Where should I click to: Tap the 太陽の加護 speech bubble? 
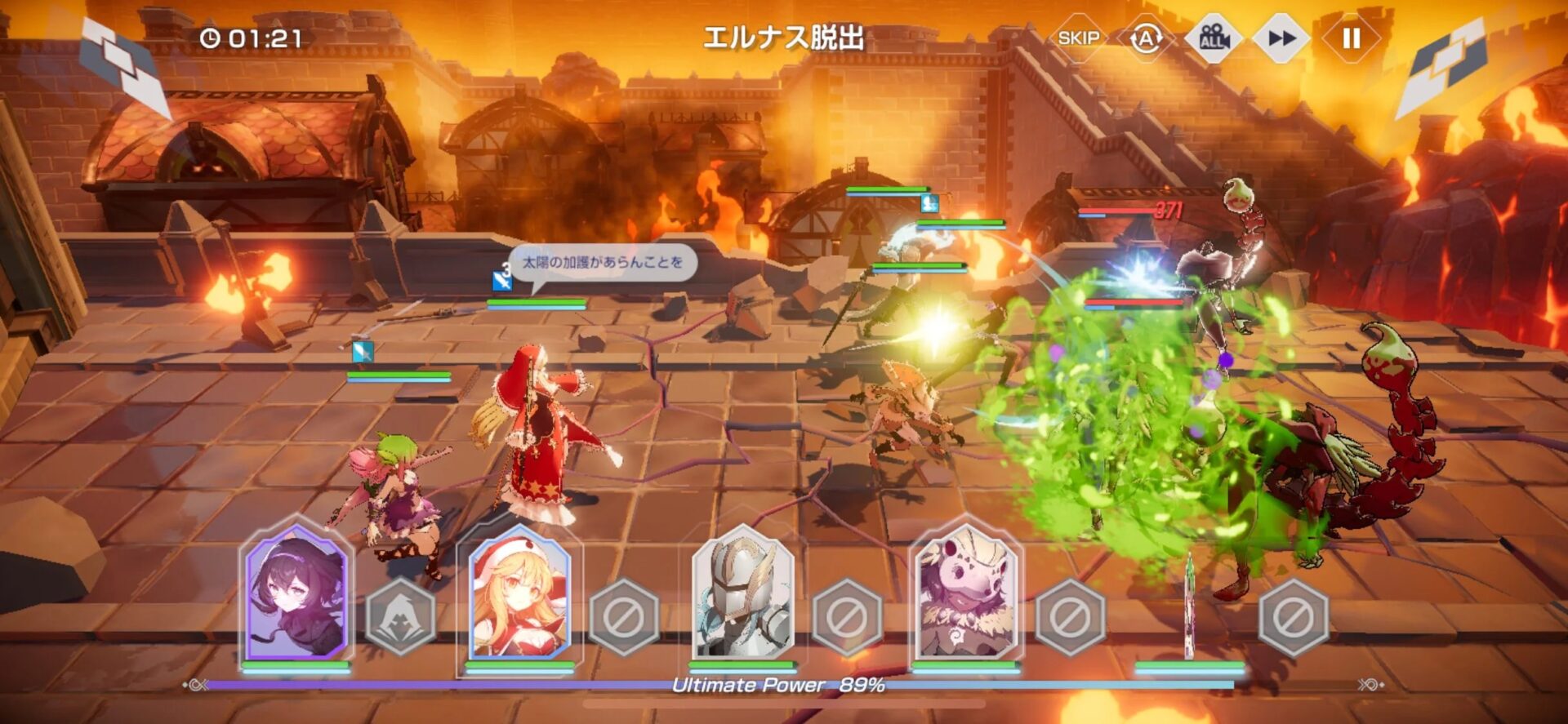click(x=604, y=263)
